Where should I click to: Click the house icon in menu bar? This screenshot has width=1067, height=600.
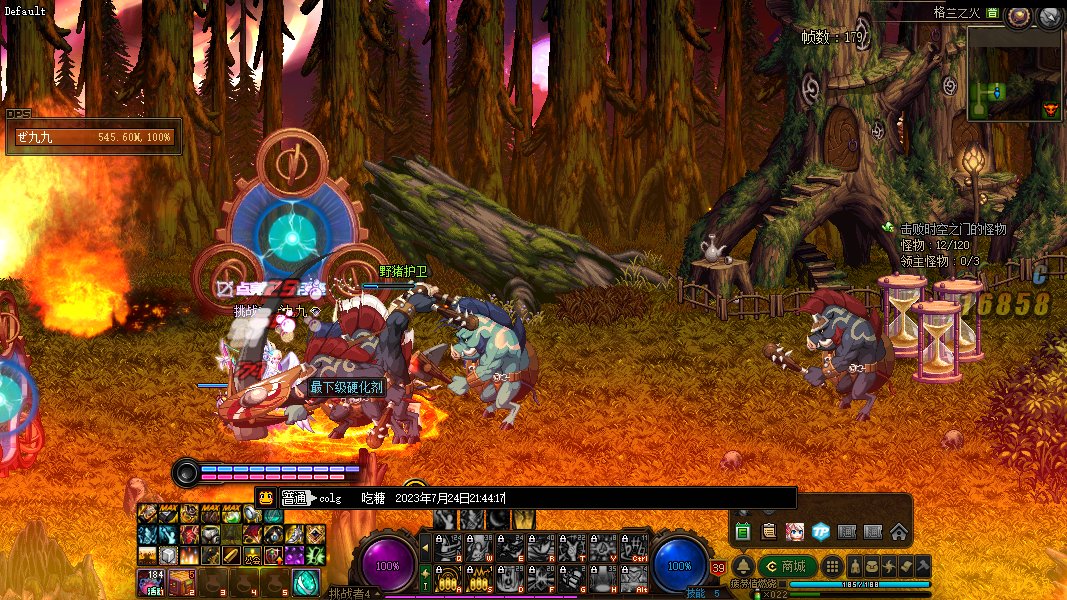[898, 531]
